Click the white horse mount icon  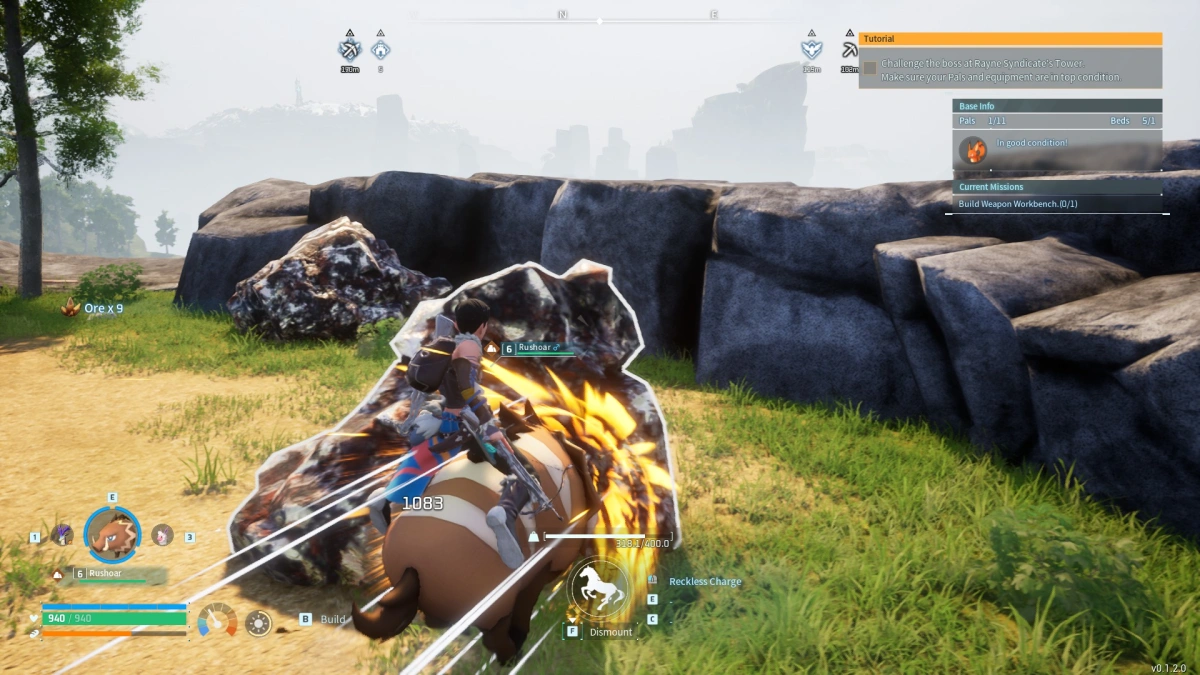[599, 588]
